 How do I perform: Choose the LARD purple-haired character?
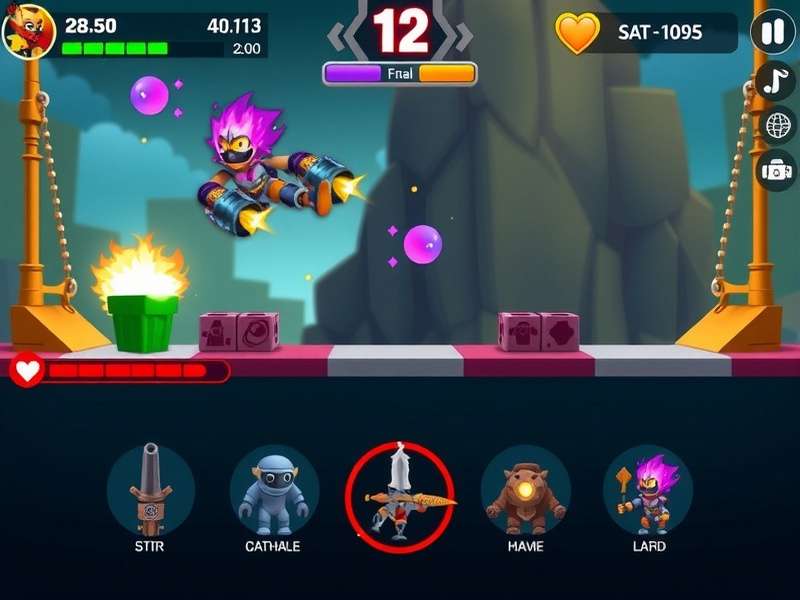coord(648,490)
